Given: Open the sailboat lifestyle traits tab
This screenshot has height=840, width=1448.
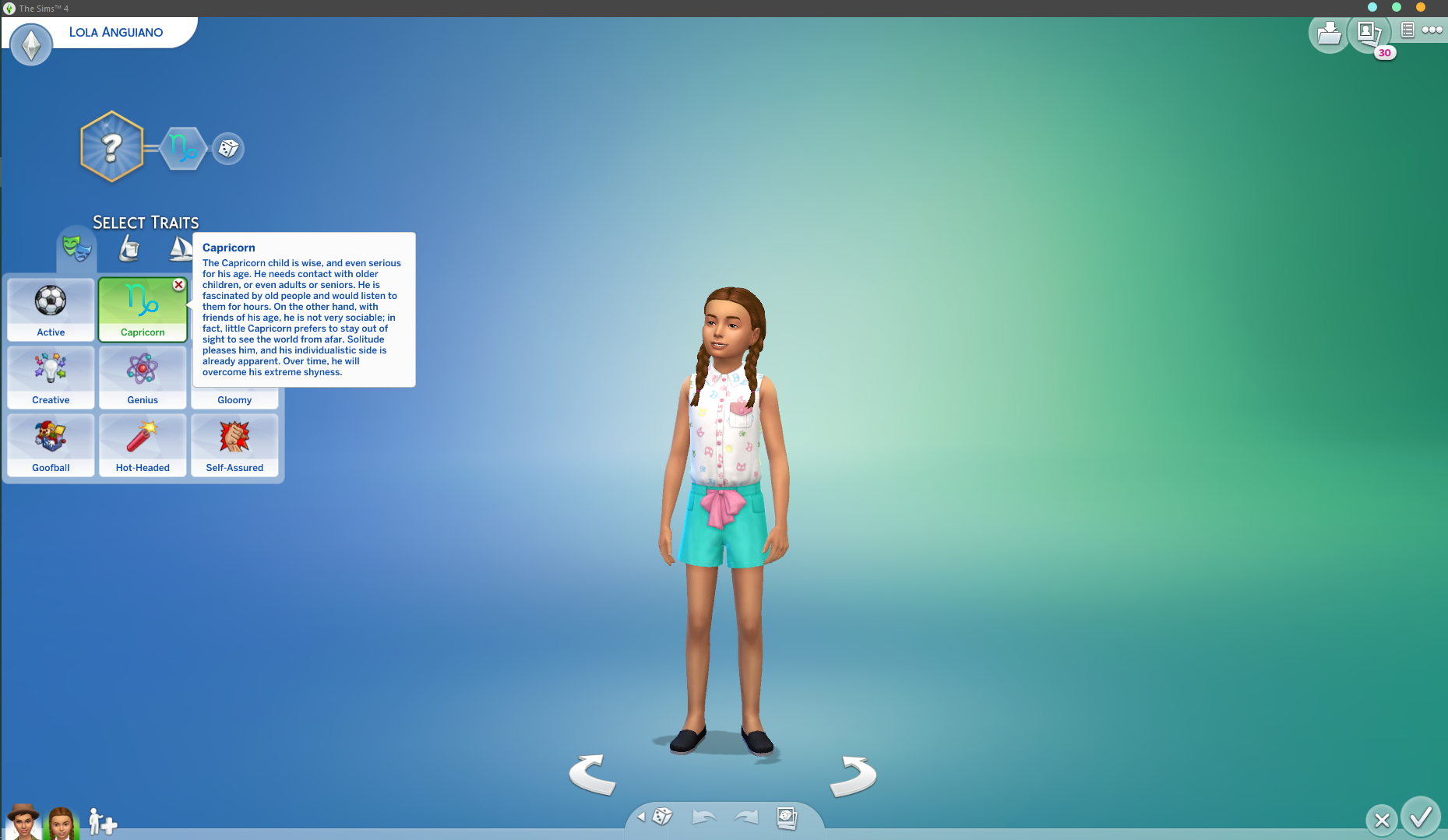Looking at the screenshot, I should [x=181, y=249].
